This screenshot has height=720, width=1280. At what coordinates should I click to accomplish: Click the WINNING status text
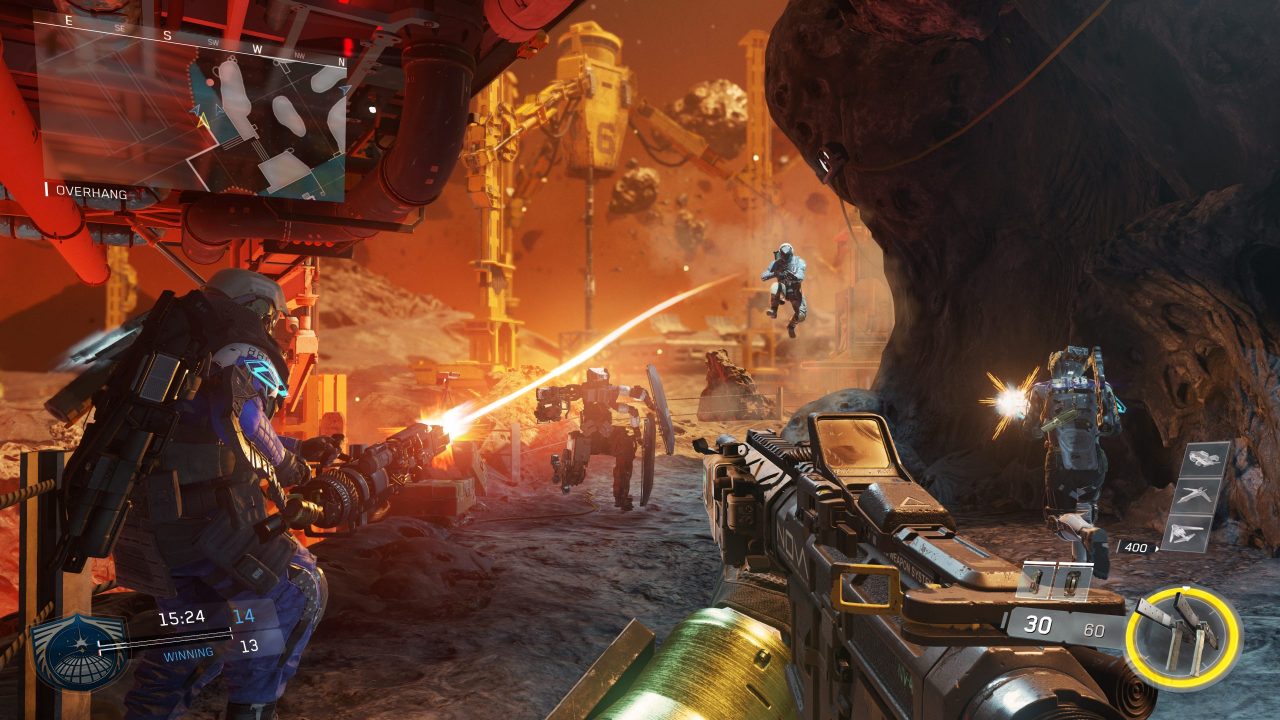pyautogui.click(x=189, y=653)
